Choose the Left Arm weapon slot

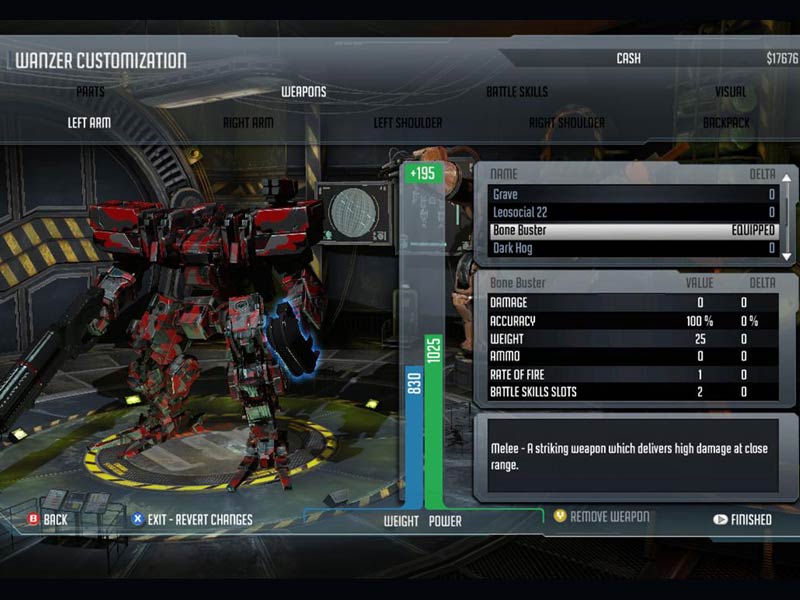(89, 123)
